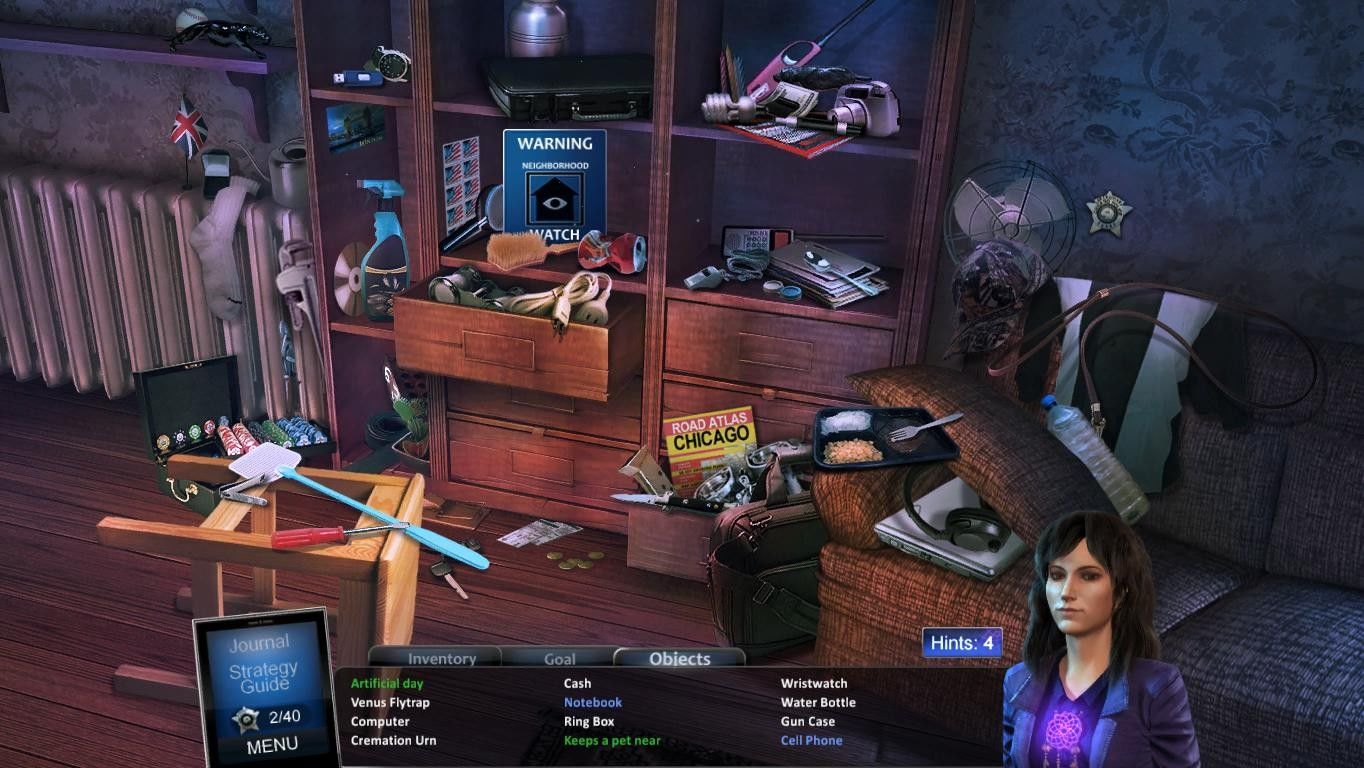1364x768 pixels.
Task: Switch to the Goal tab
Action: (559, 658)
